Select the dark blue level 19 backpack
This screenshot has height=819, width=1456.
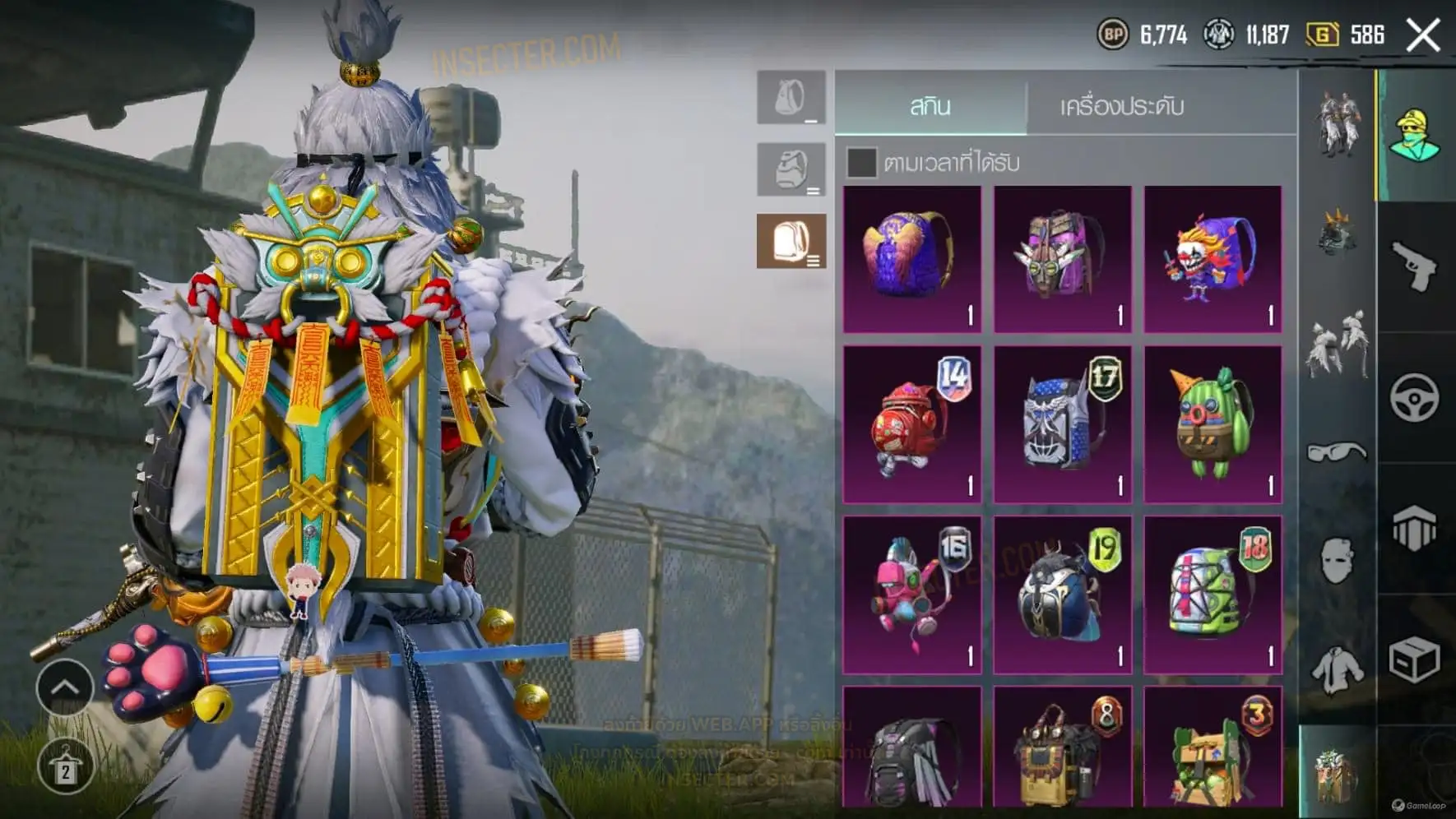(1062, 595)
